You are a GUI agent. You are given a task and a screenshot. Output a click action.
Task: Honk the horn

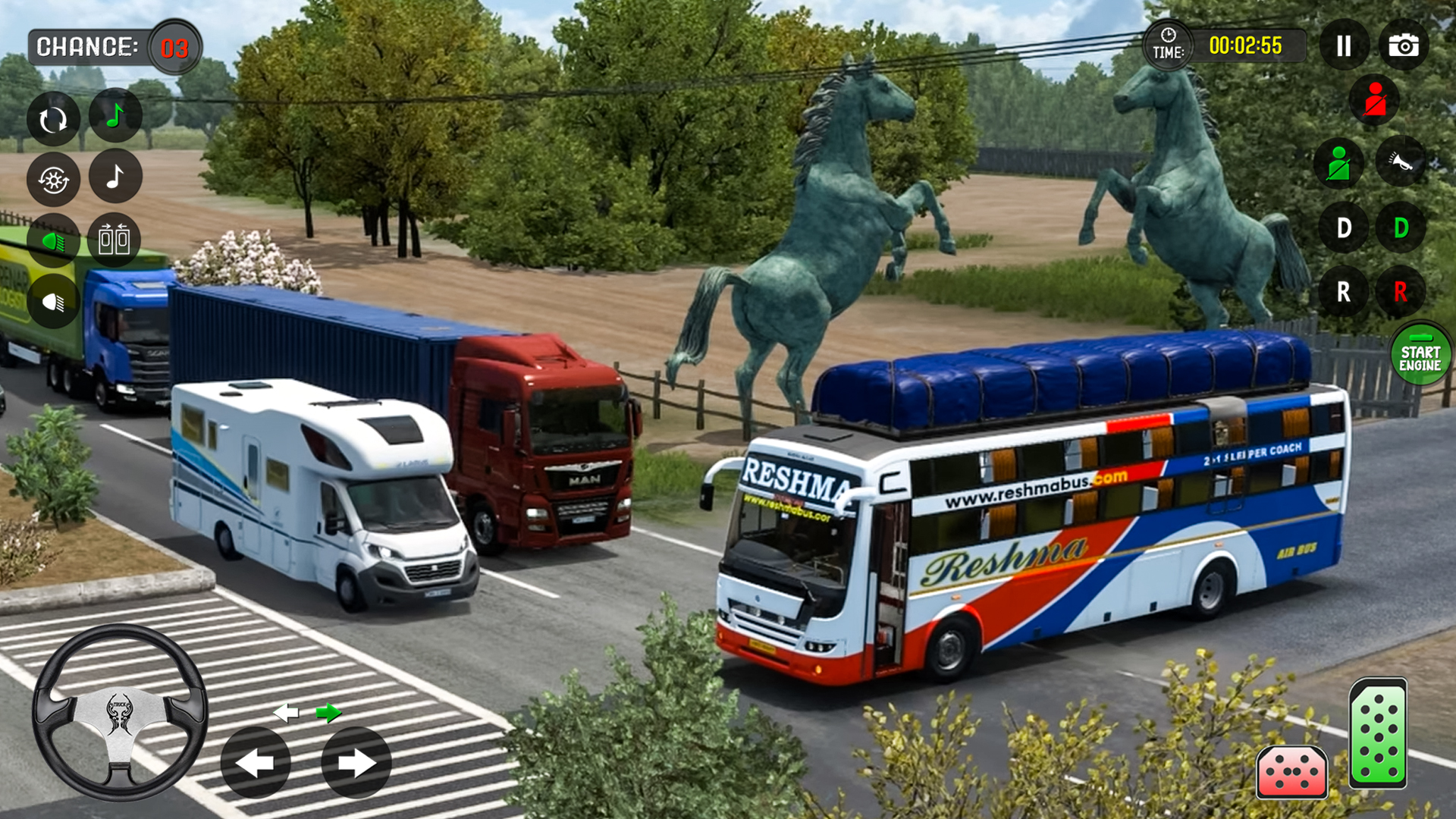[1399, 162]
